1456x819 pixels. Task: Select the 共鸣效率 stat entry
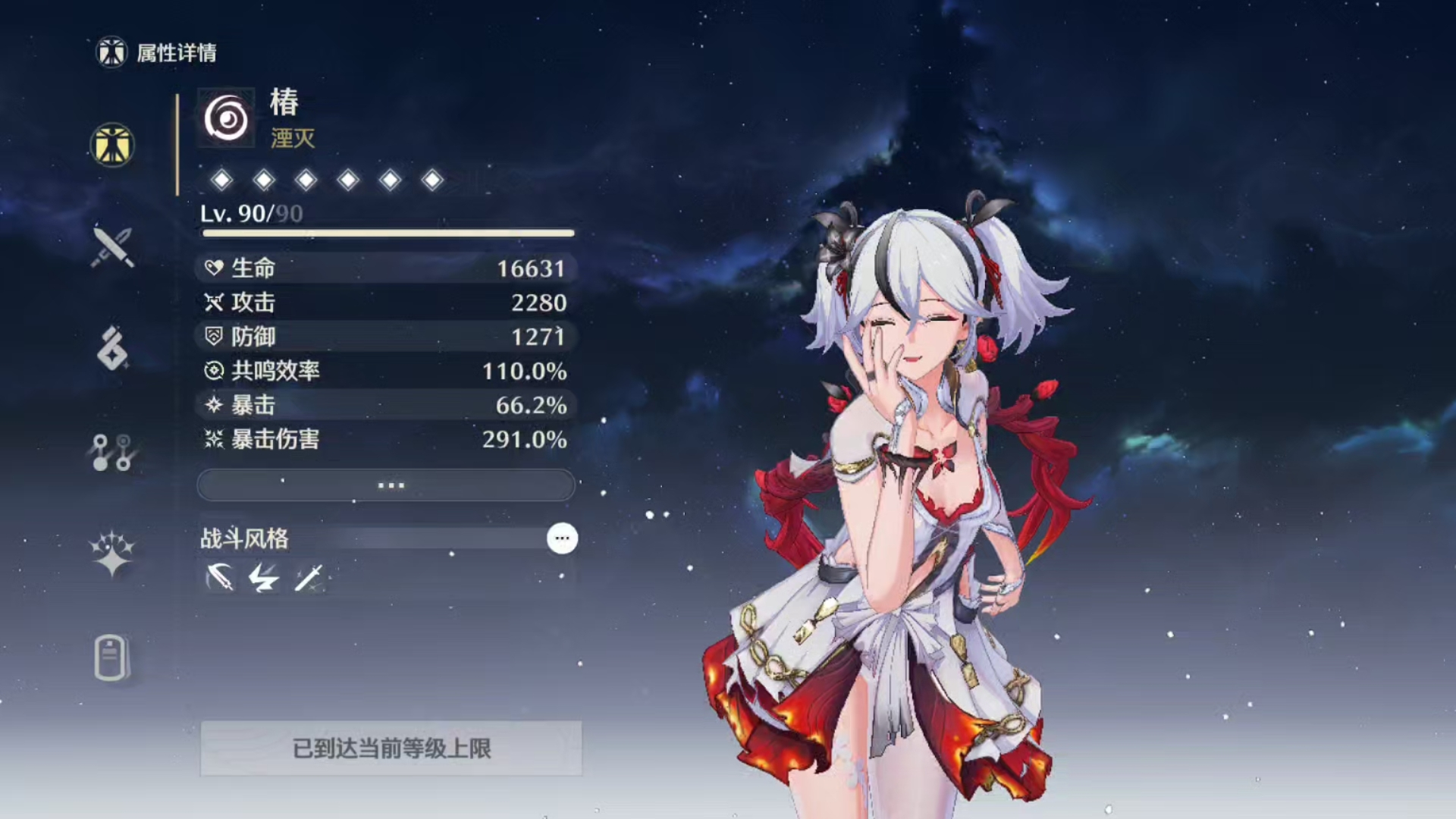(385, 372)
